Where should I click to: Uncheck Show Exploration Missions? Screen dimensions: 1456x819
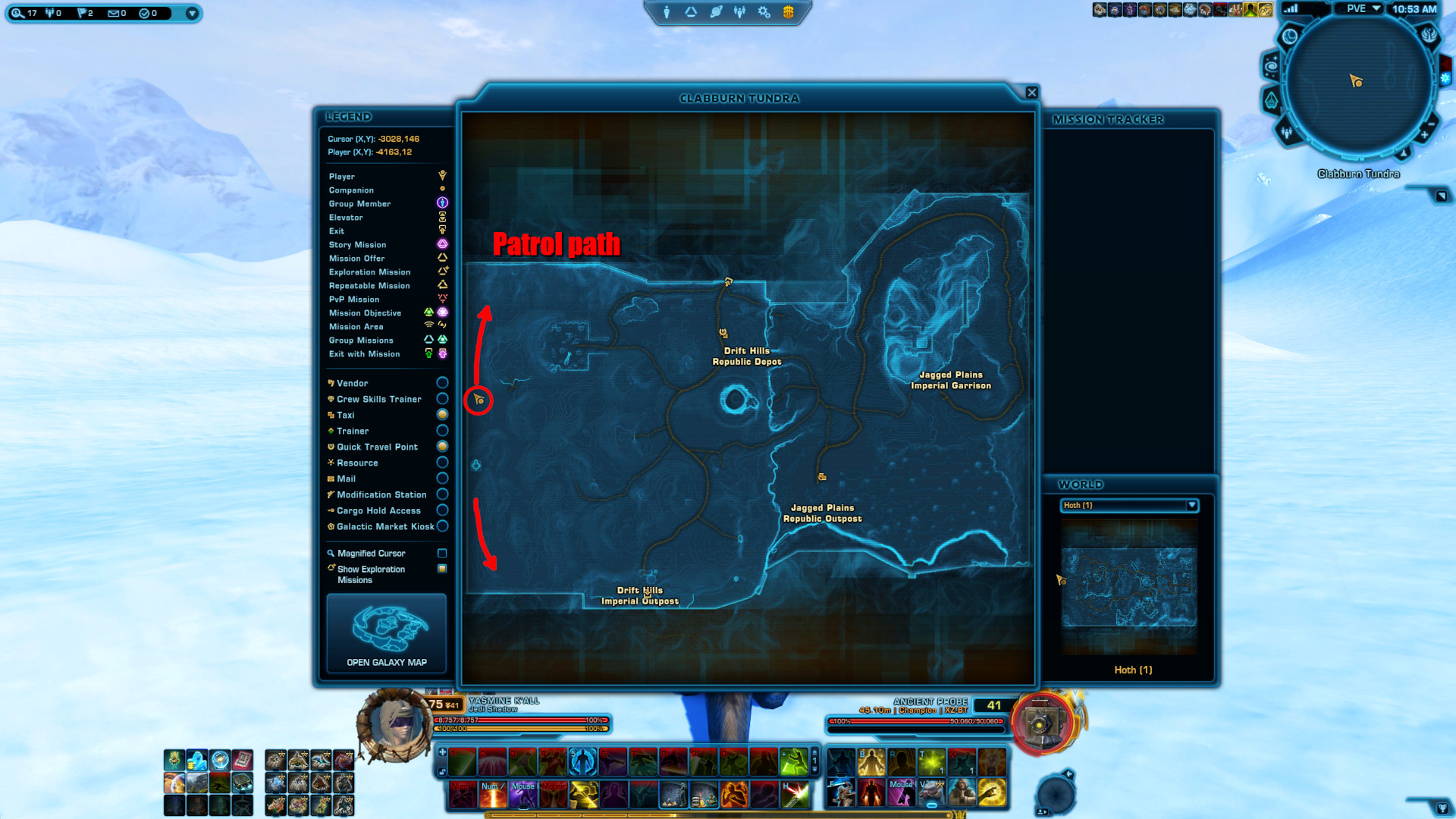(443, 569)
